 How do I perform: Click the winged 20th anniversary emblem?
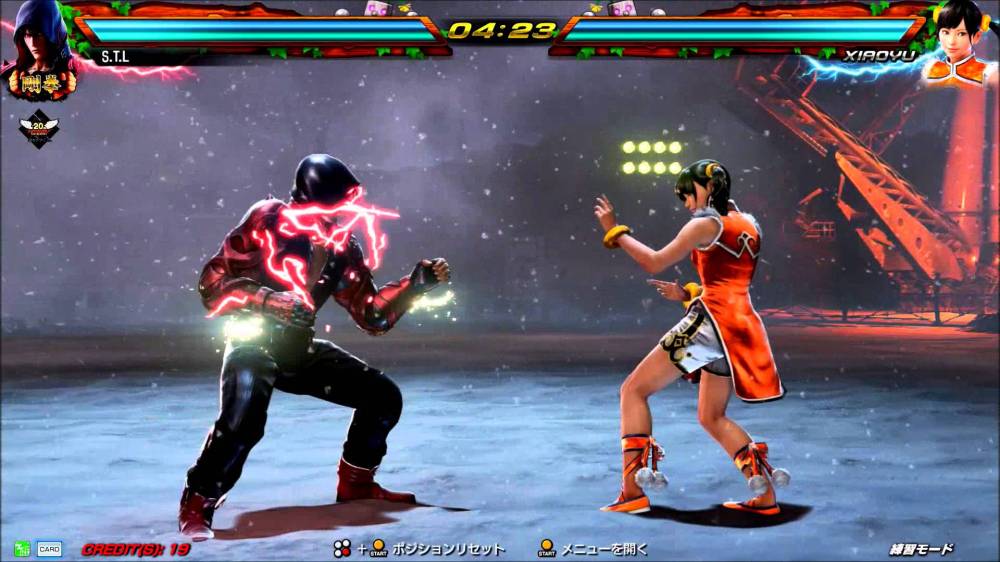[39, 129]
